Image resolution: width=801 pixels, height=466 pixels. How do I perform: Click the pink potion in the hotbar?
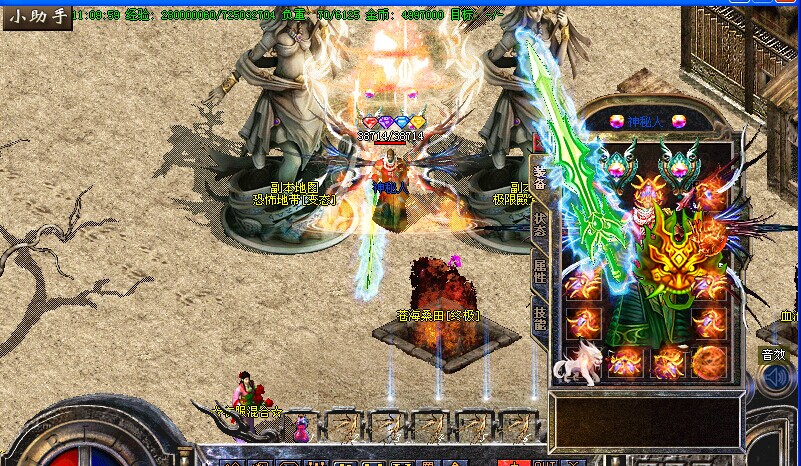click(x=303, y=427)
